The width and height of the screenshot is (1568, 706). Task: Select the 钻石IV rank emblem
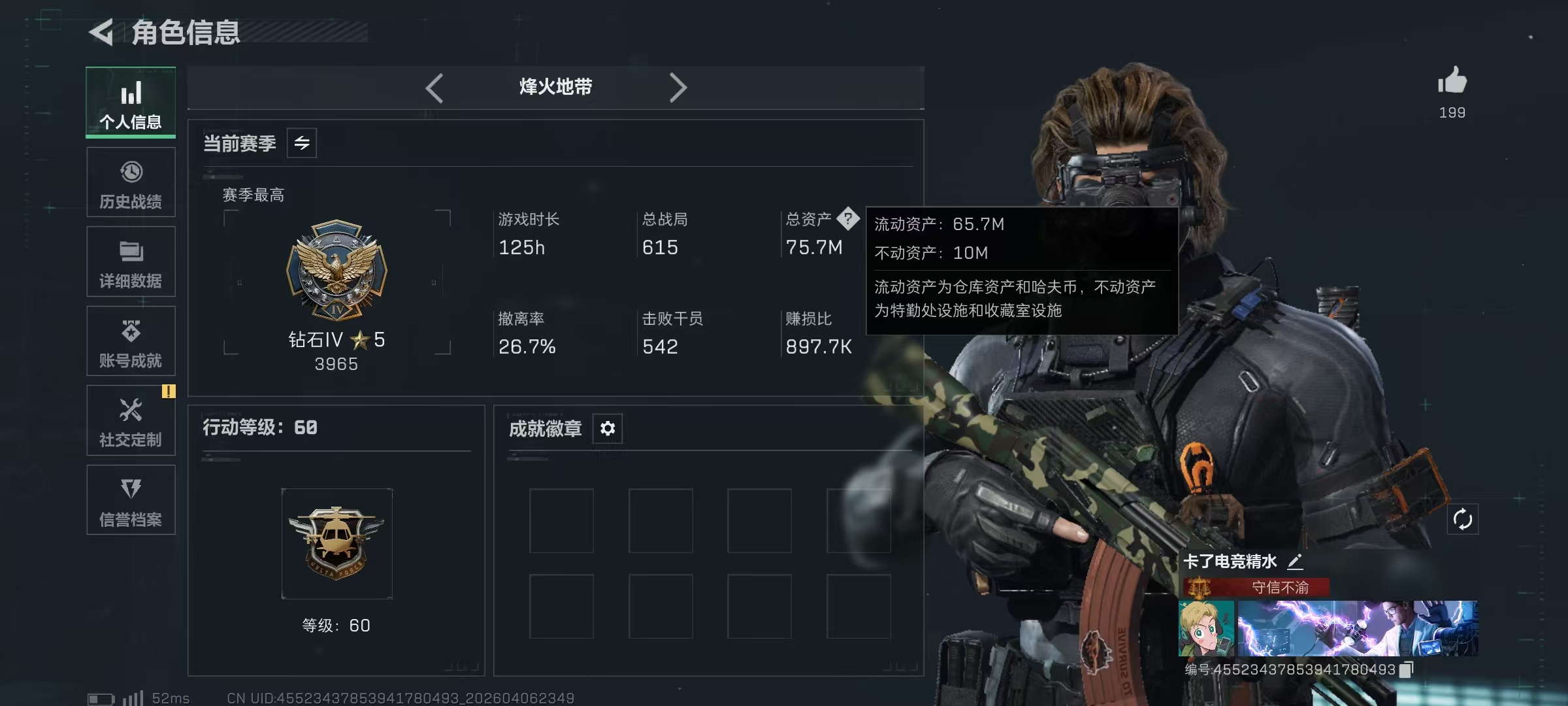[336, 269]
